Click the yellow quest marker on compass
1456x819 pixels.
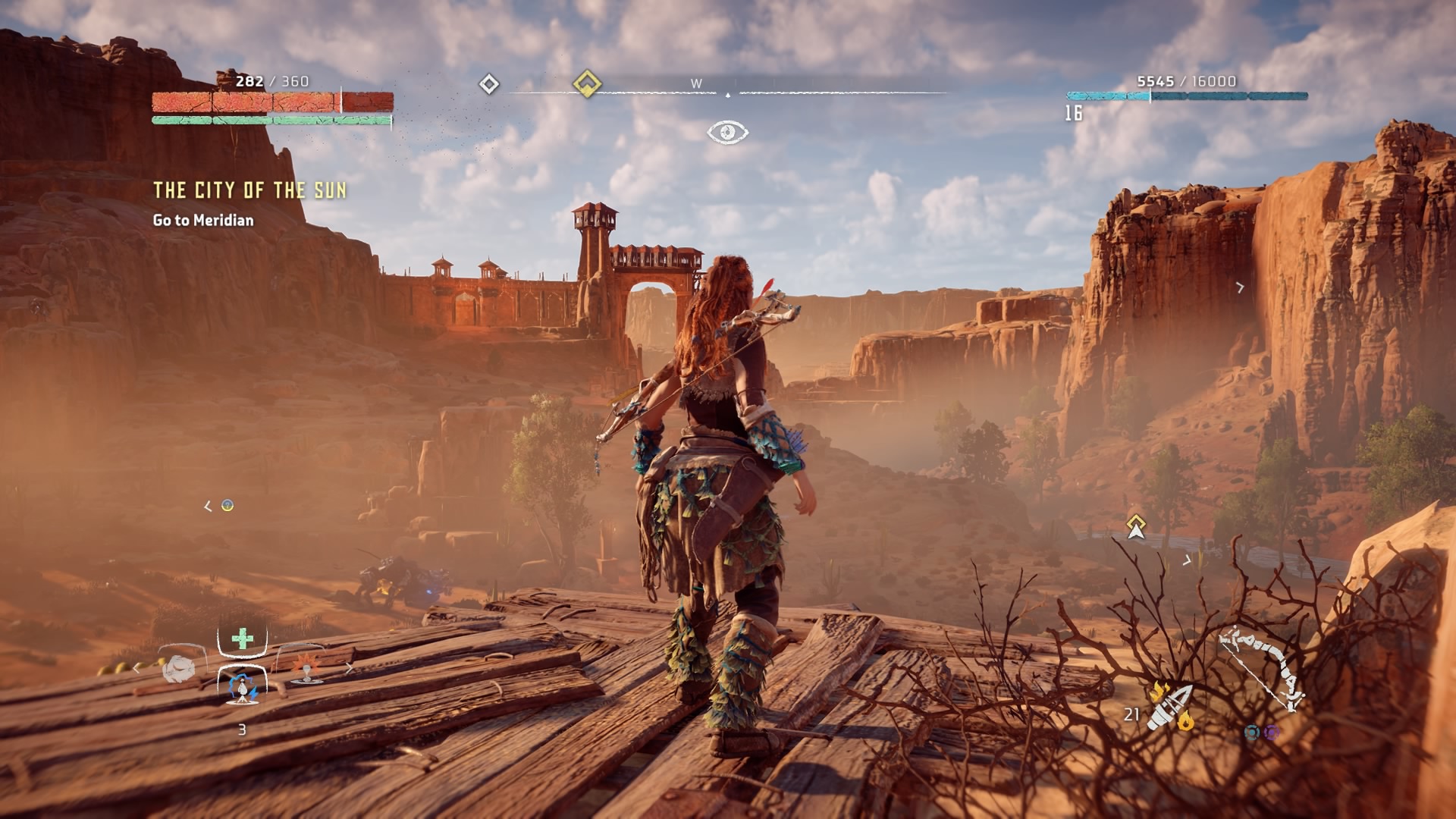click(x=586, y=83)
